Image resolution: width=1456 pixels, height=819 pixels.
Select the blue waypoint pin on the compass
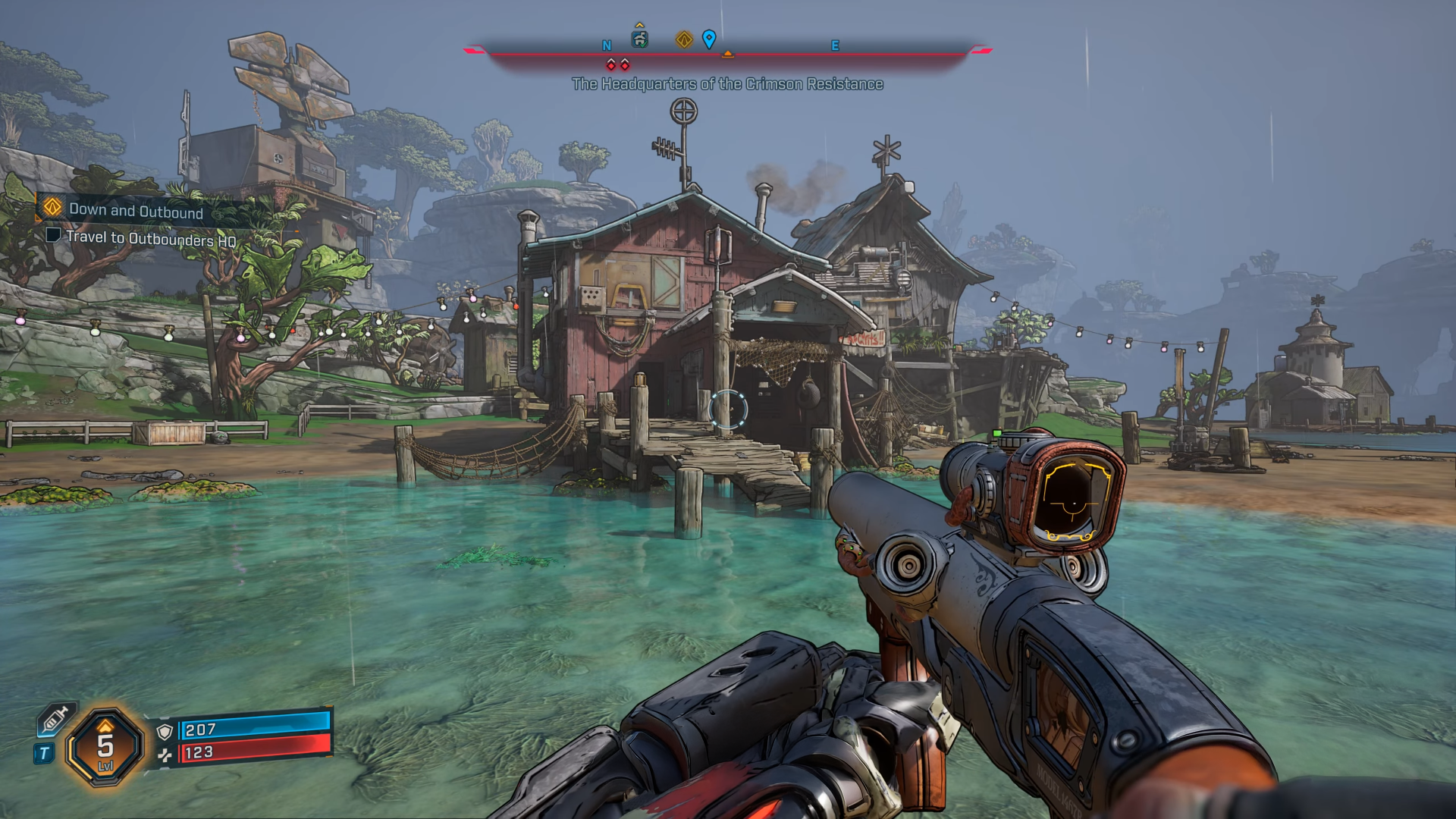(x=709, y=39)
